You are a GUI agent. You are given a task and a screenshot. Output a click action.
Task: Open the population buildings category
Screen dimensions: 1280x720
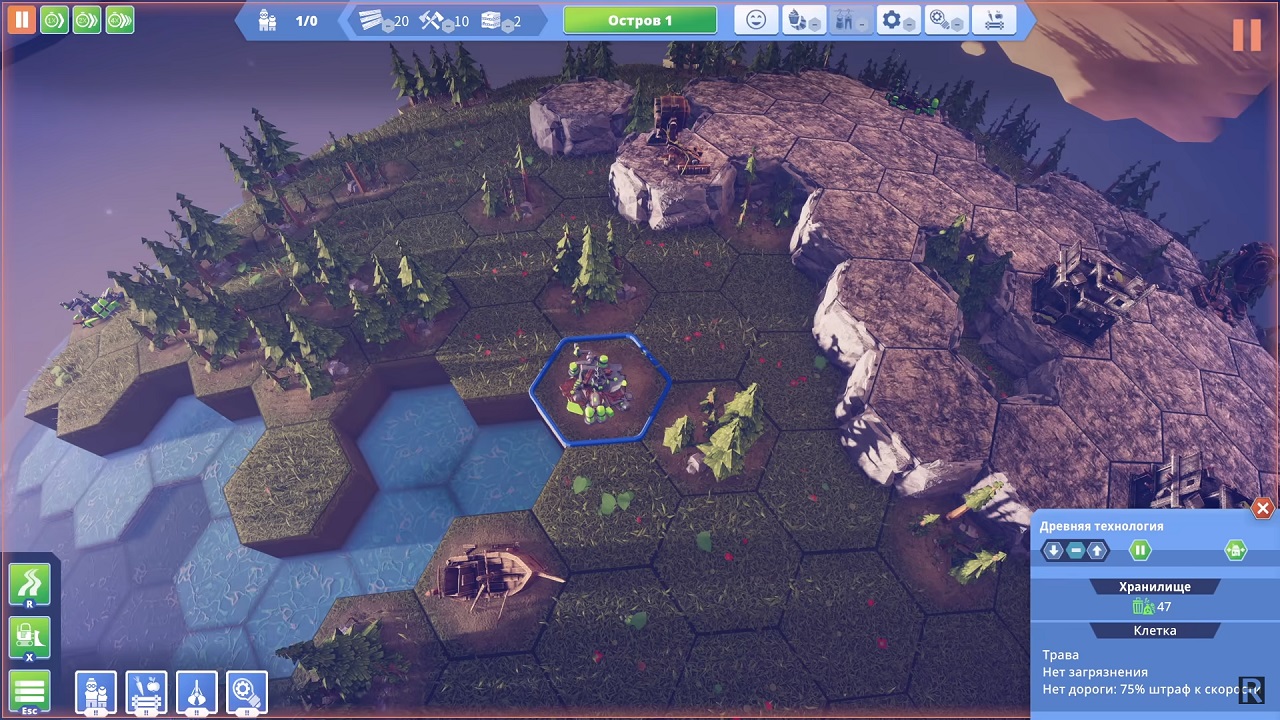click(96, 692)
